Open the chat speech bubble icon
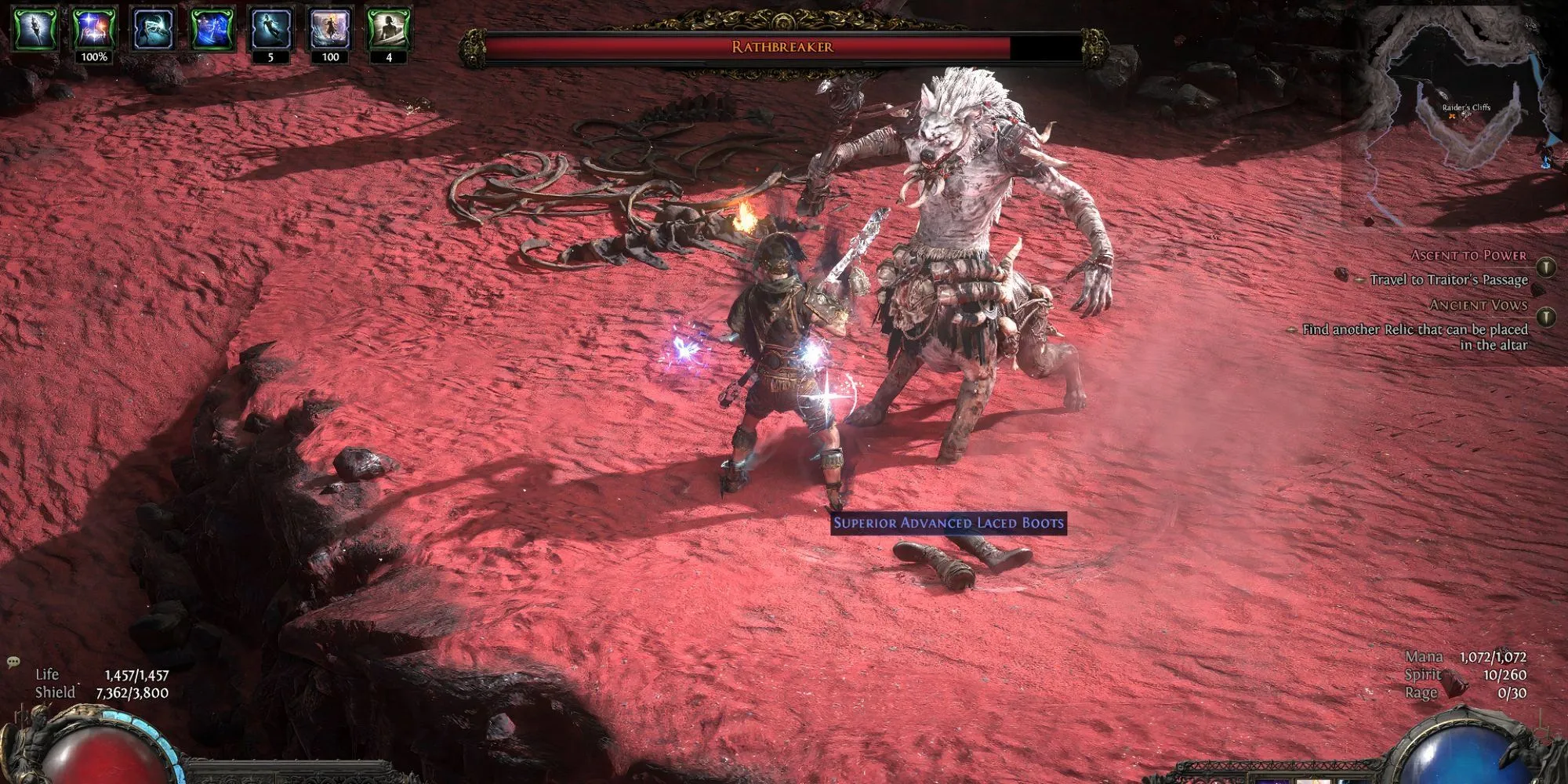 click(13, 662)
